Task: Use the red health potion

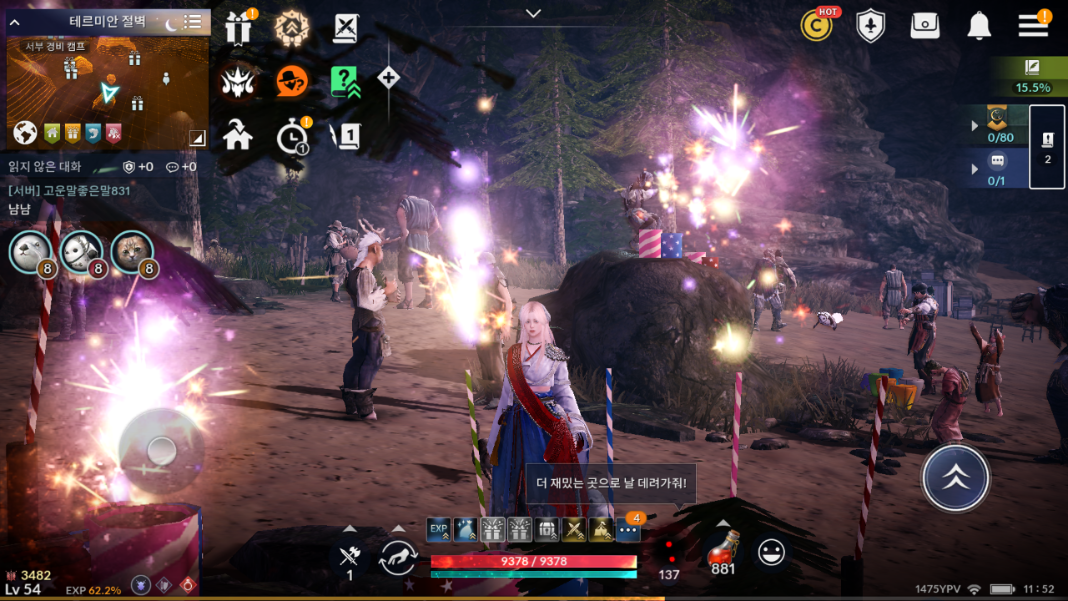Action: coord(723,550)
